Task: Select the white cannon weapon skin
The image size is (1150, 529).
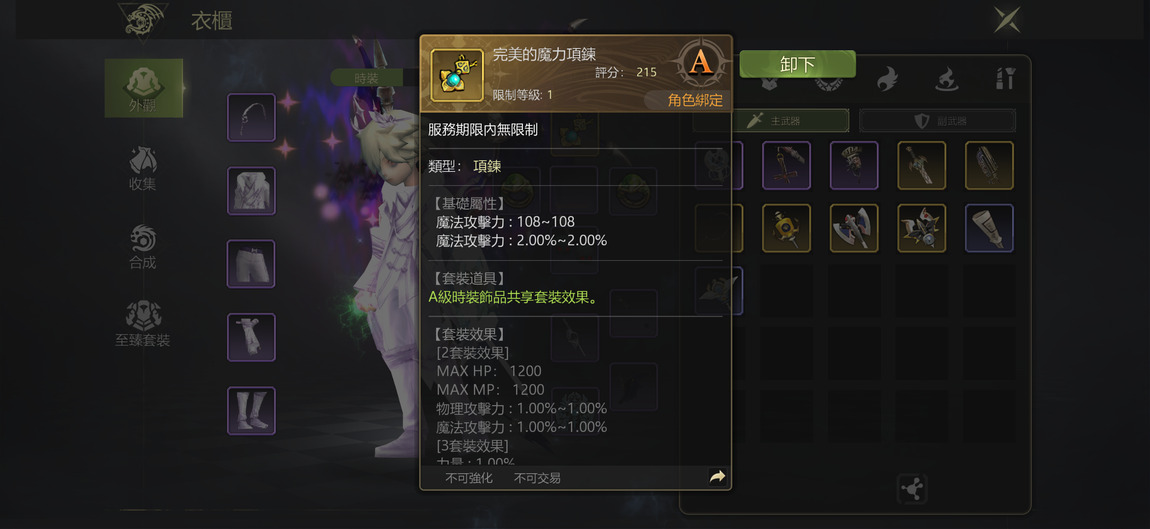Action: coord(989,228)
